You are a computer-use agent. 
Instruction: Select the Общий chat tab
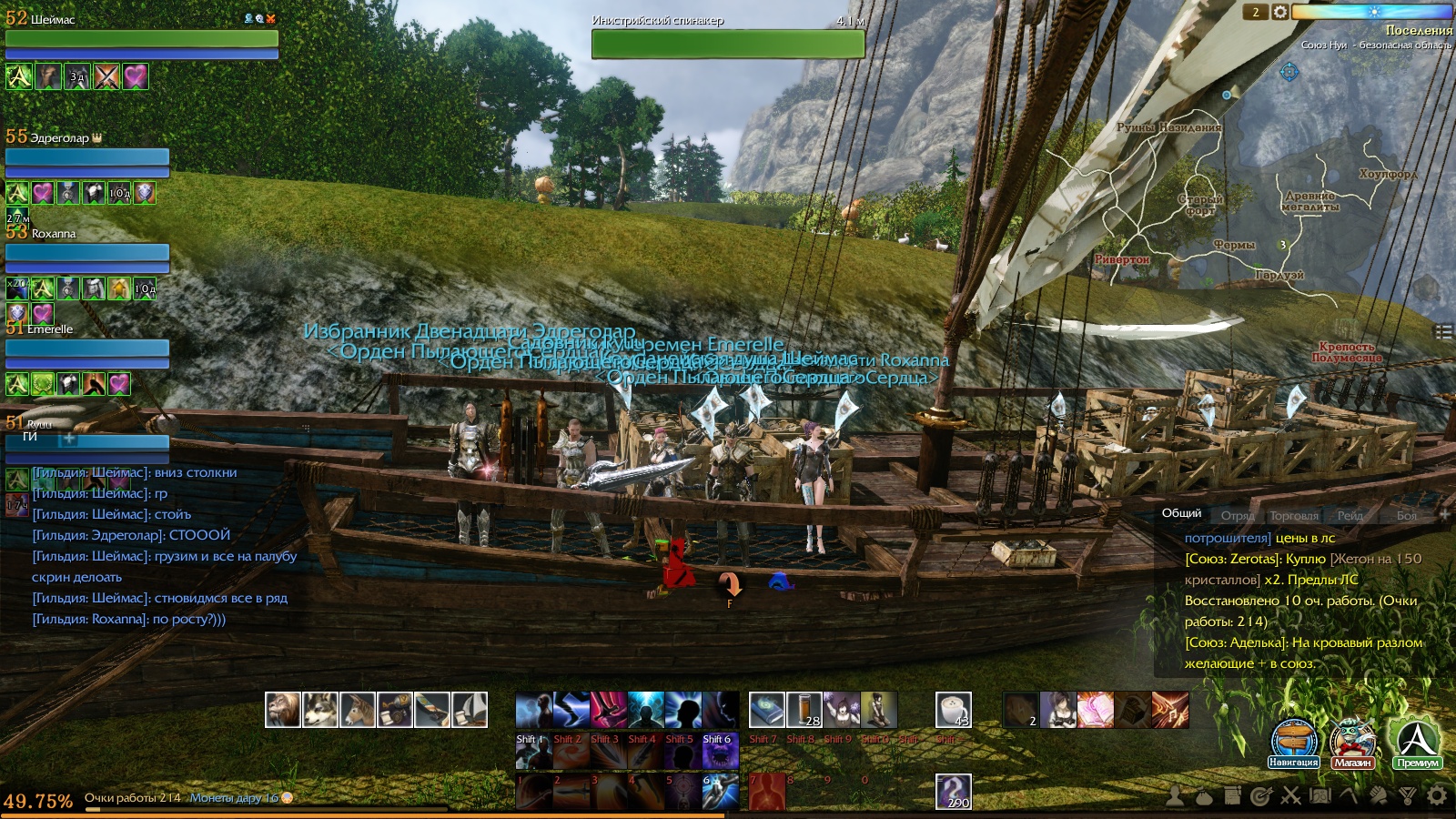(1181, 513)
